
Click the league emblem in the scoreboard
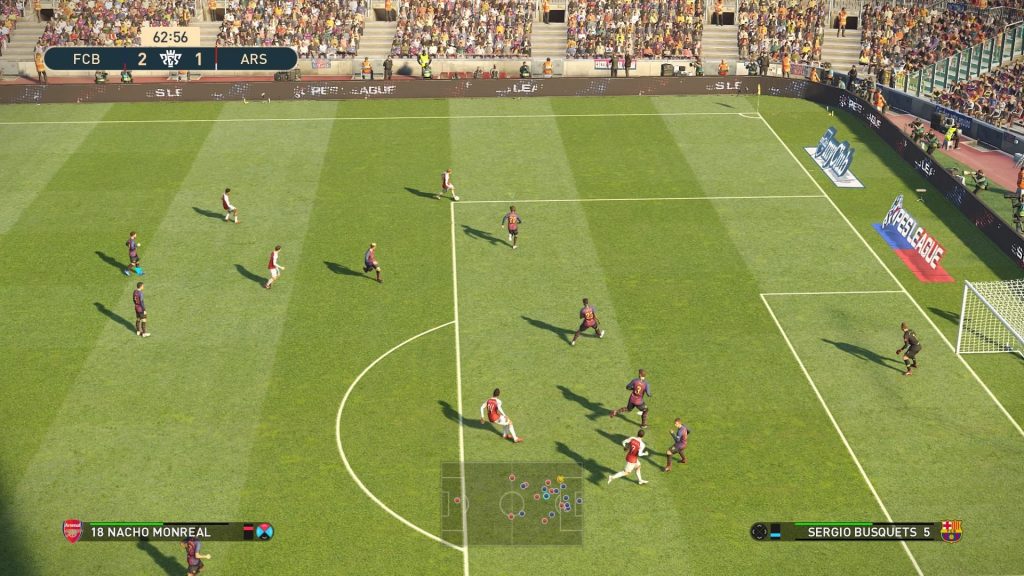[x=169, y=59]
